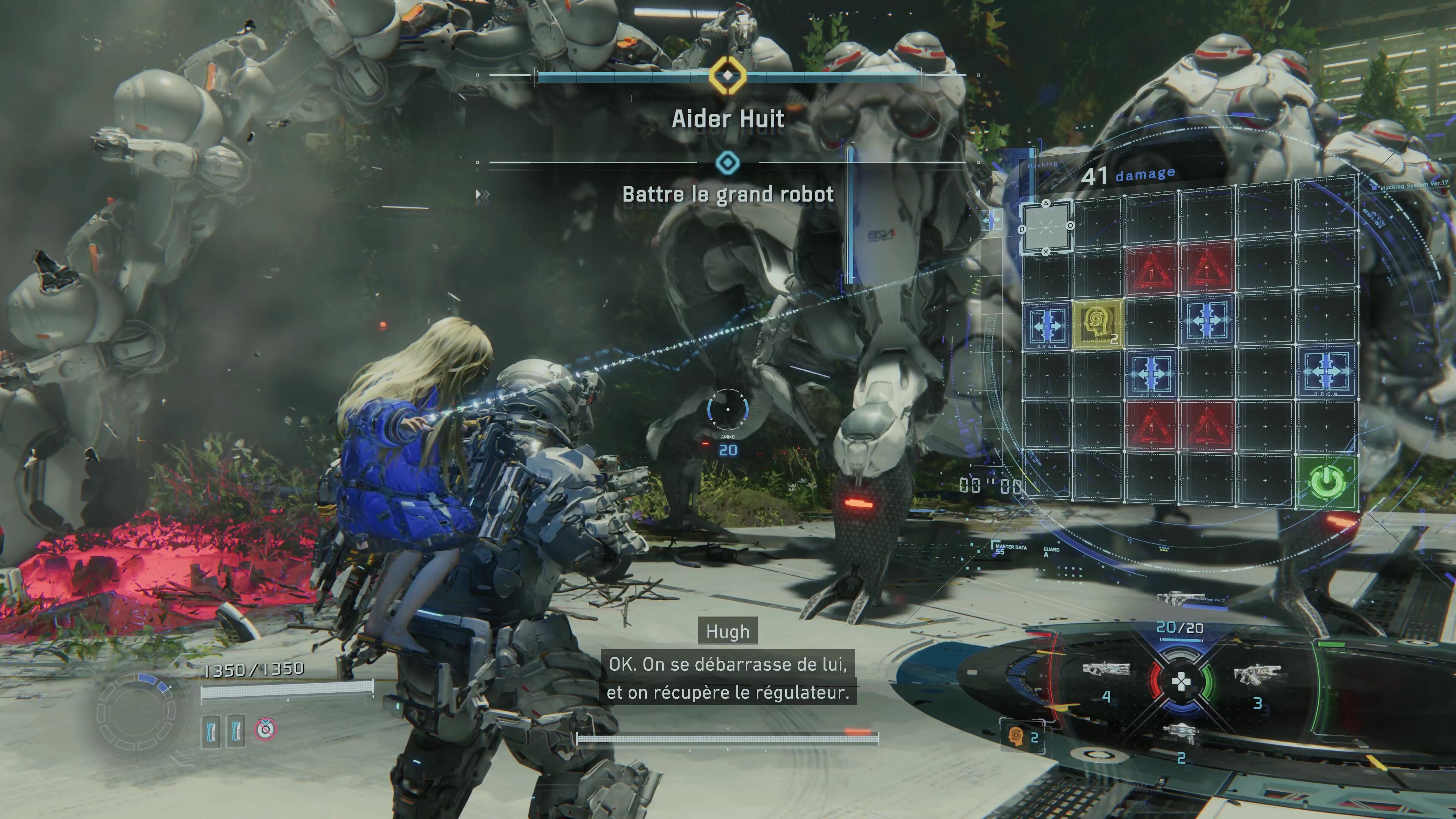
Task: Click the center of the weapon wheel
Action: [x=1181, y=682]
